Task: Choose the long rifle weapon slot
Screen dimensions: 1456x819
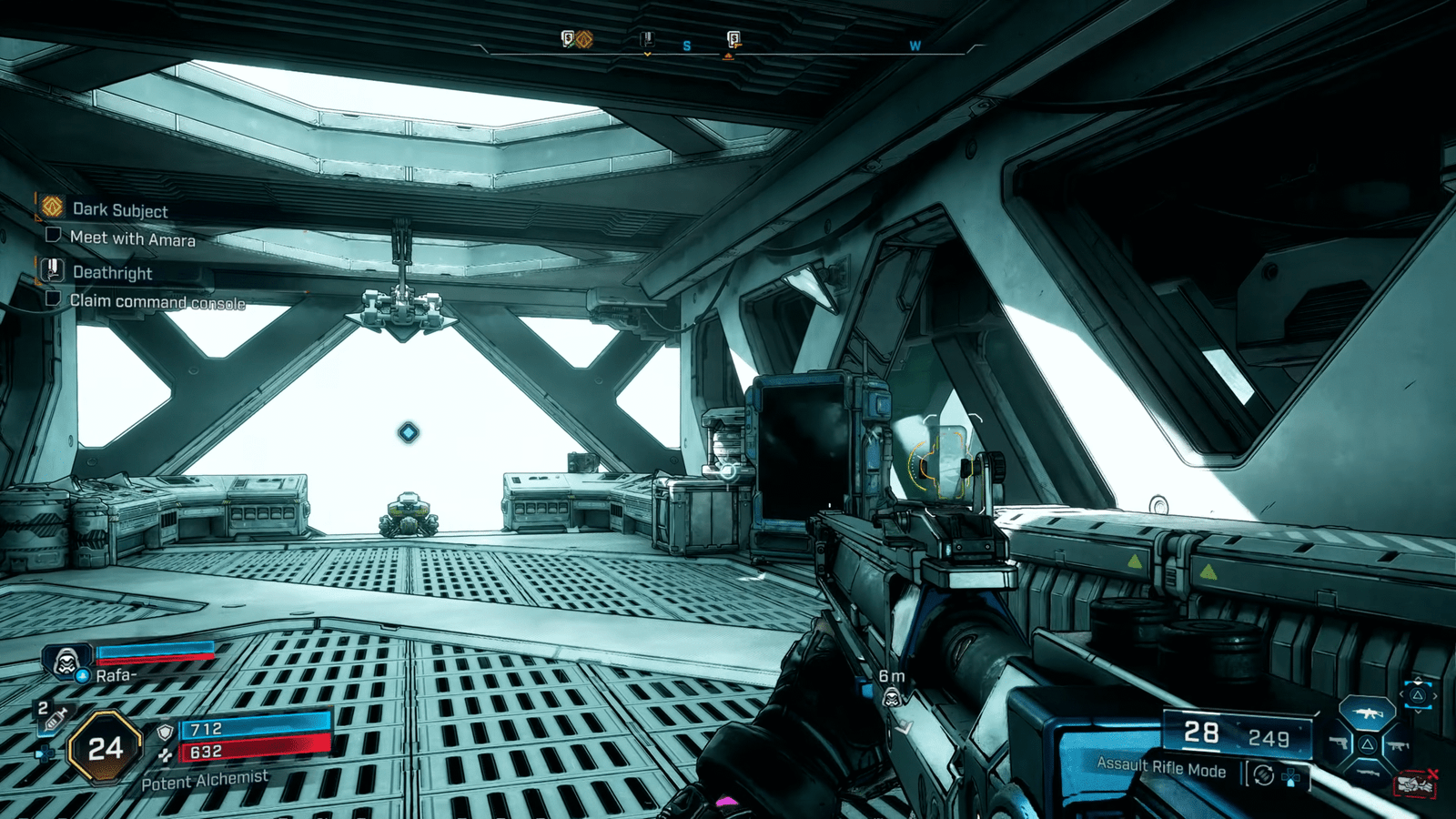Action: (x=1367, y=773)
